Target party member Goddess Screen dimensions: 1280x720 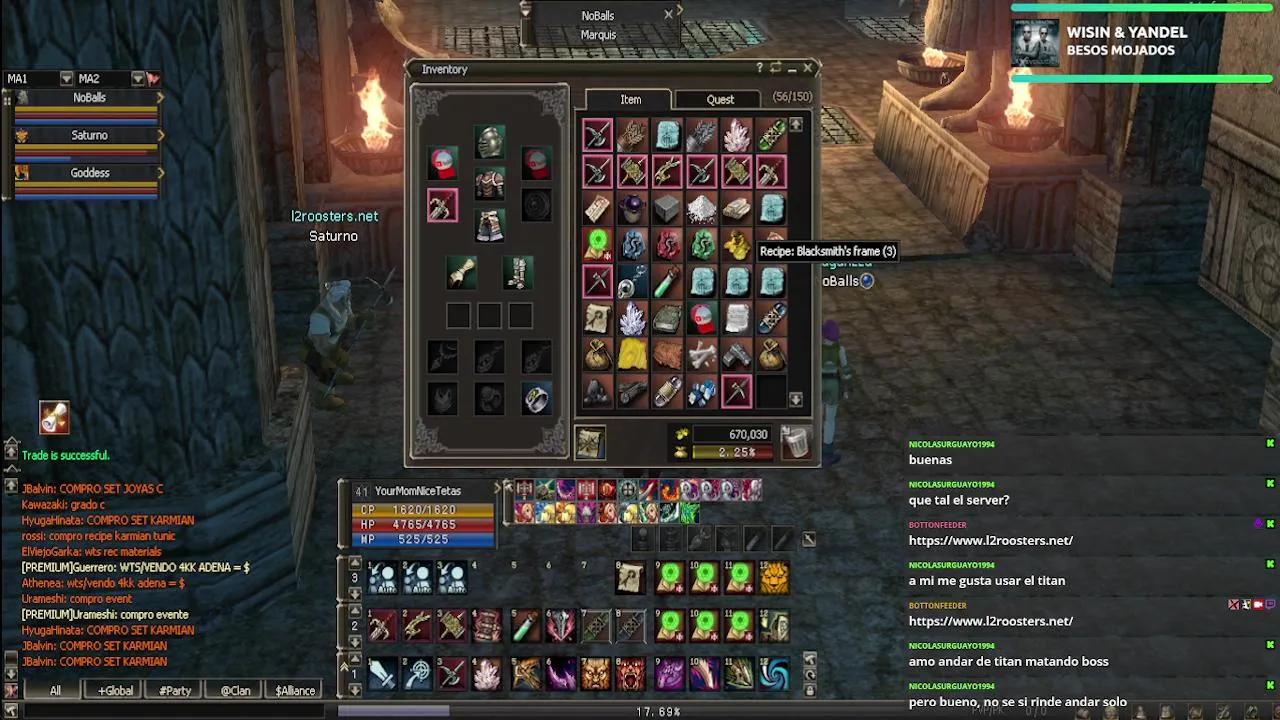[x=89, y=173]
